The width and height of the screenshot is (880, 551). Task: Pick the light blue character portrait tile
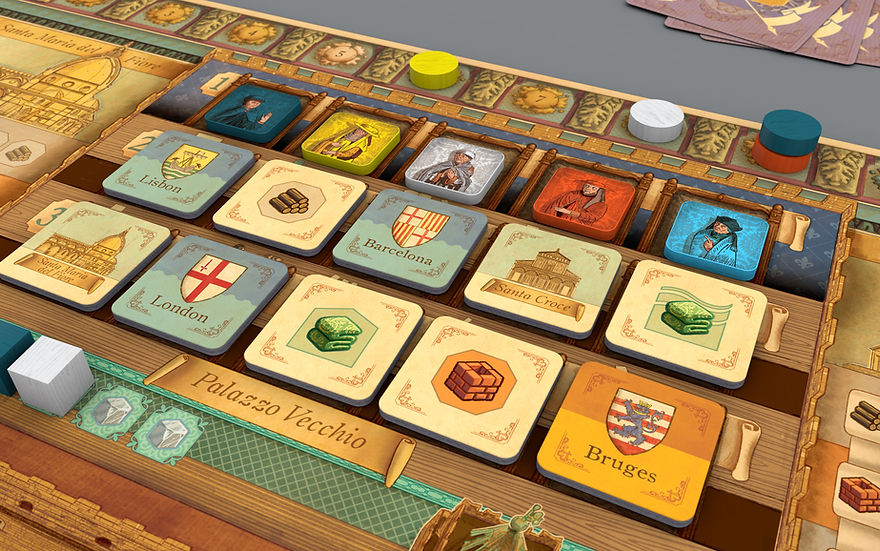click(717, 237)
